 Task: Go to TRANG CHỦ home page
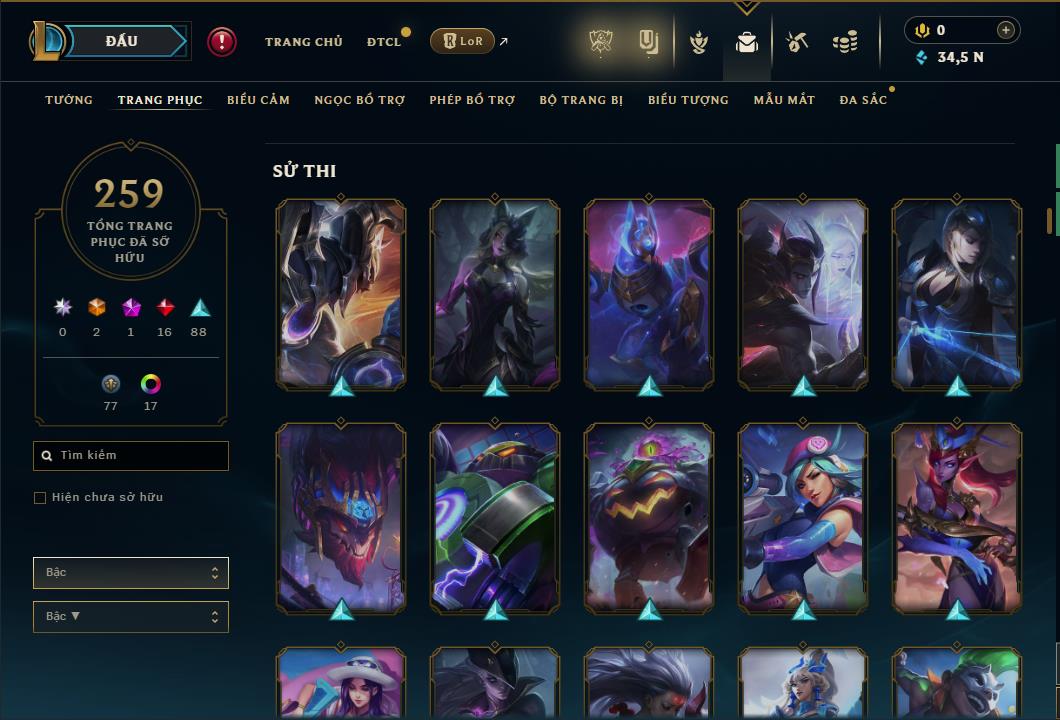(303, 42)
